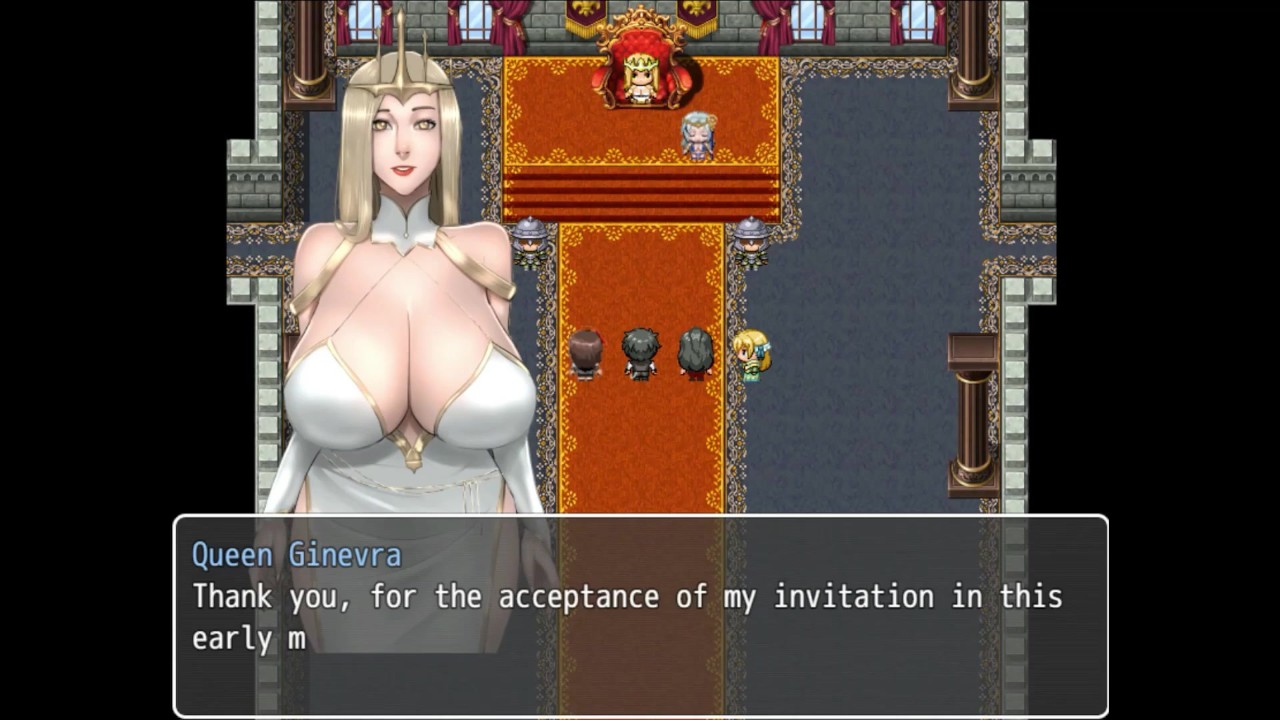This screenshot has width=1280, height=720.
Task: Click the left armored guard sprite
Action: (x=528, y=245)
